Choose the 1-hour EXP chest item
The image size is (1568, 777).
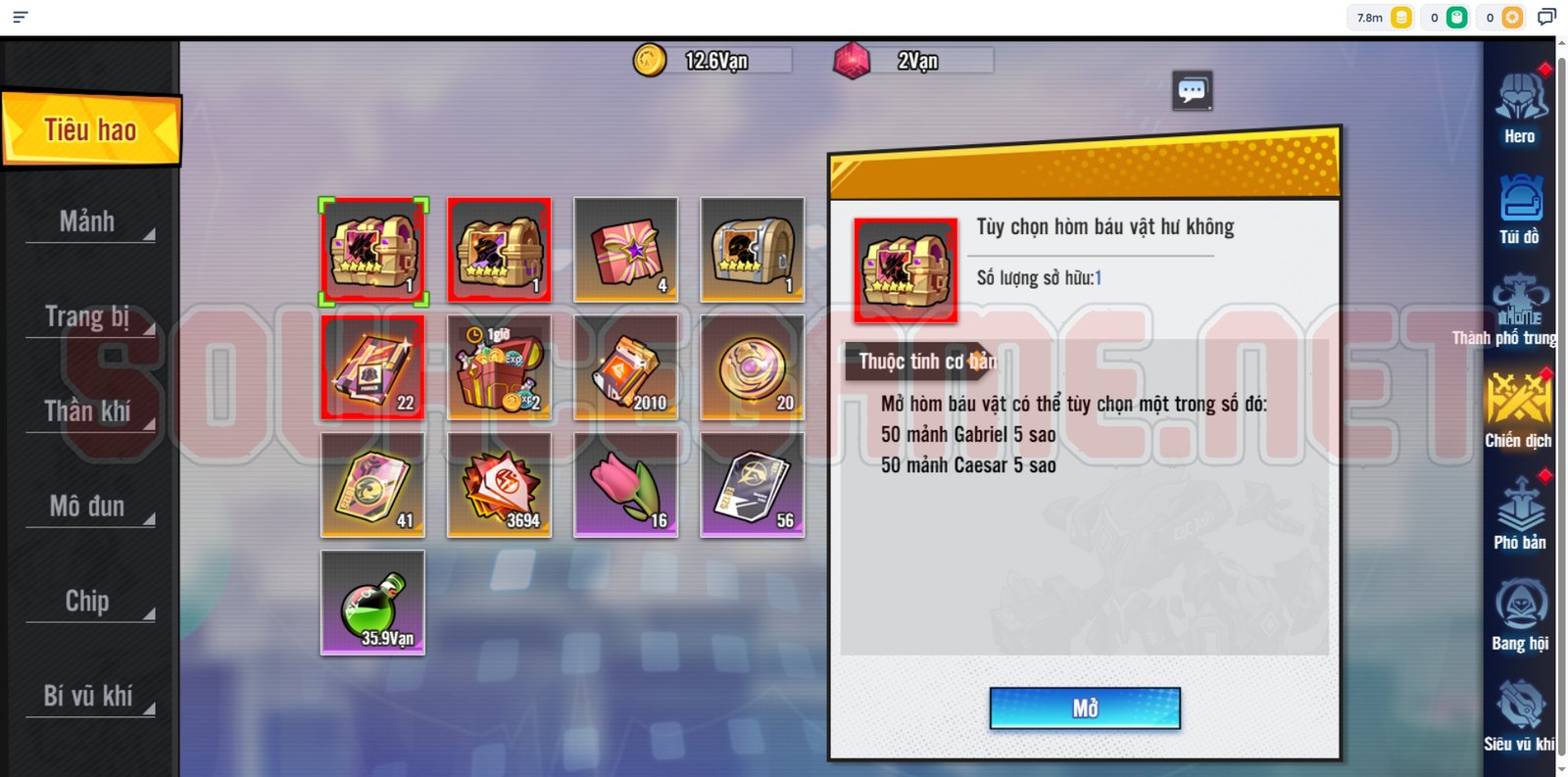(499, 367)
